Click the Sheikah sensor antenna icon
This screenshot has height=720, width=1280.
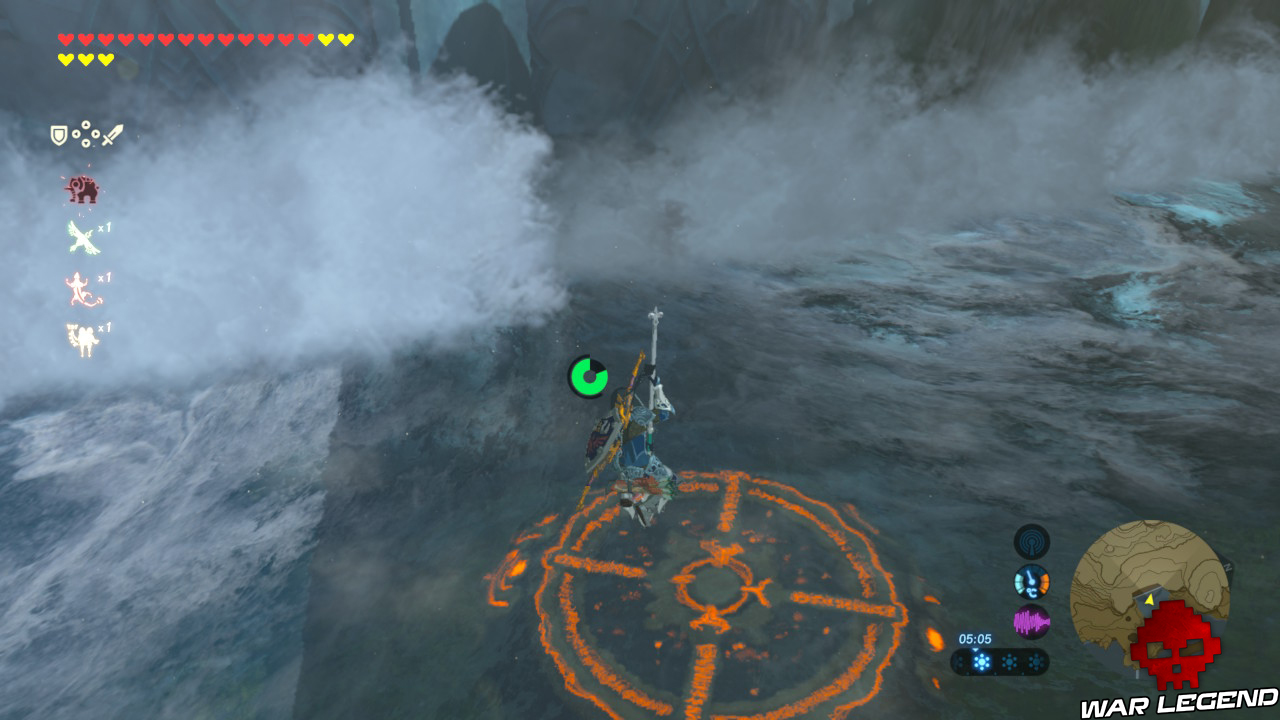(x=1030, y=539)
